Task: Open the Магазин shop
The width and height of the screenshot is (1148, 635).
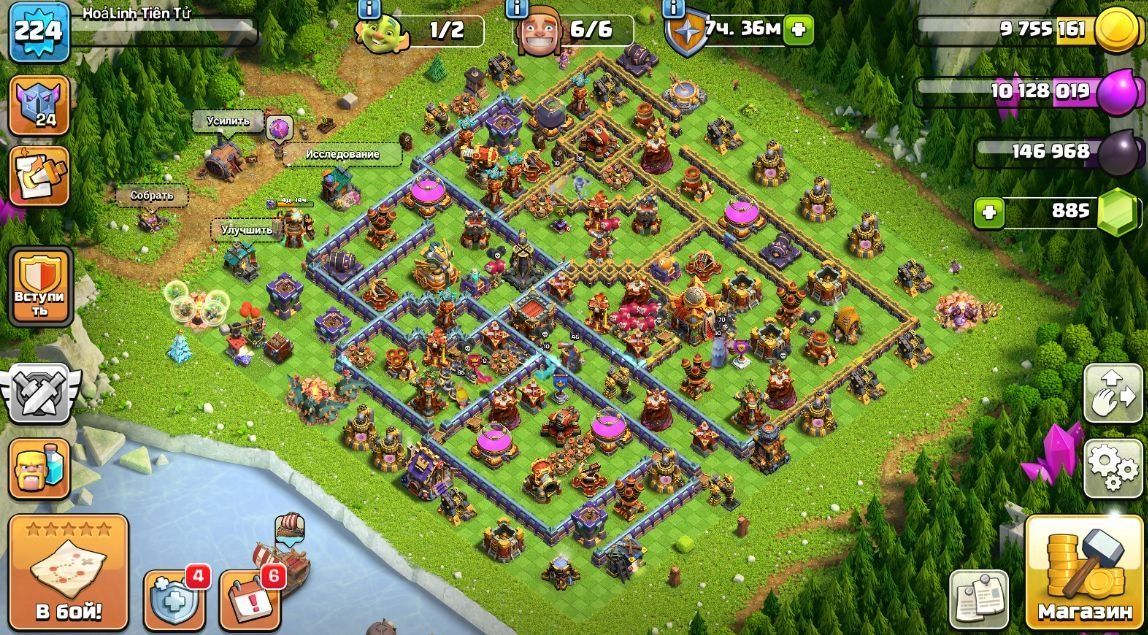Action: click(1085, 574)
